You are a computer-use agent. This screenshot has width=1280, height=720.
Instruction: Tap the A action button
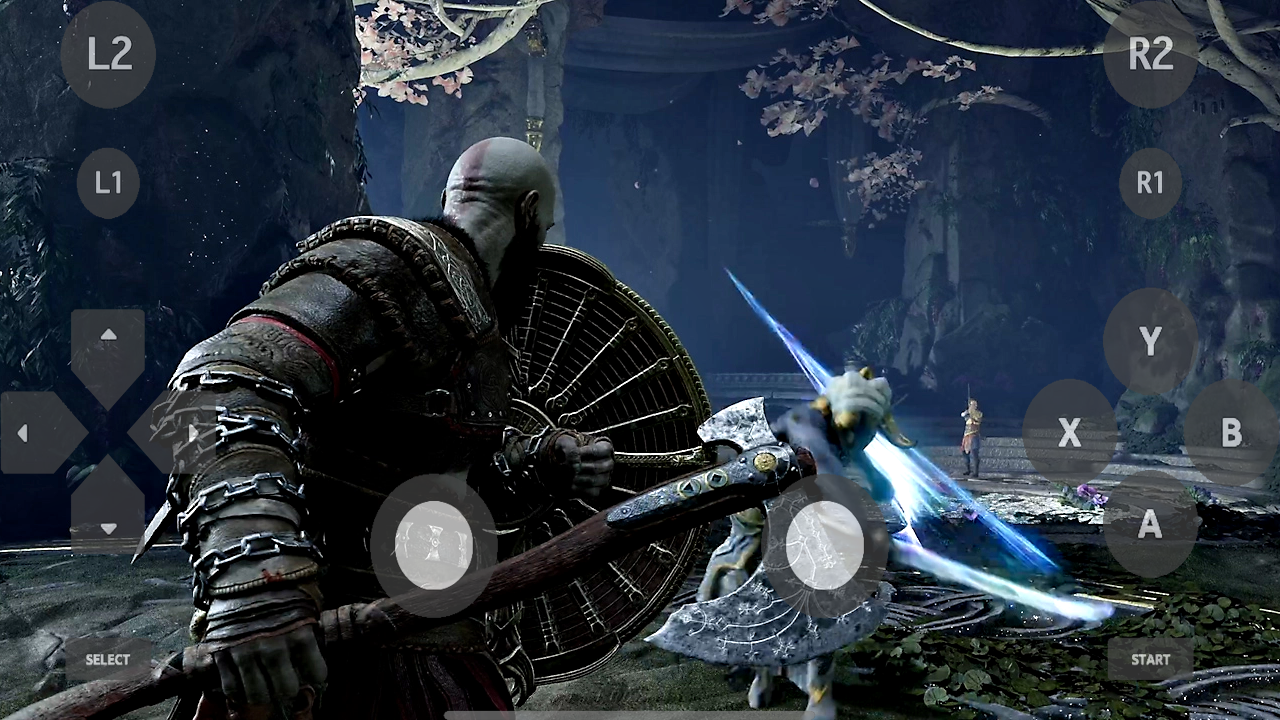pos(1149,524)
